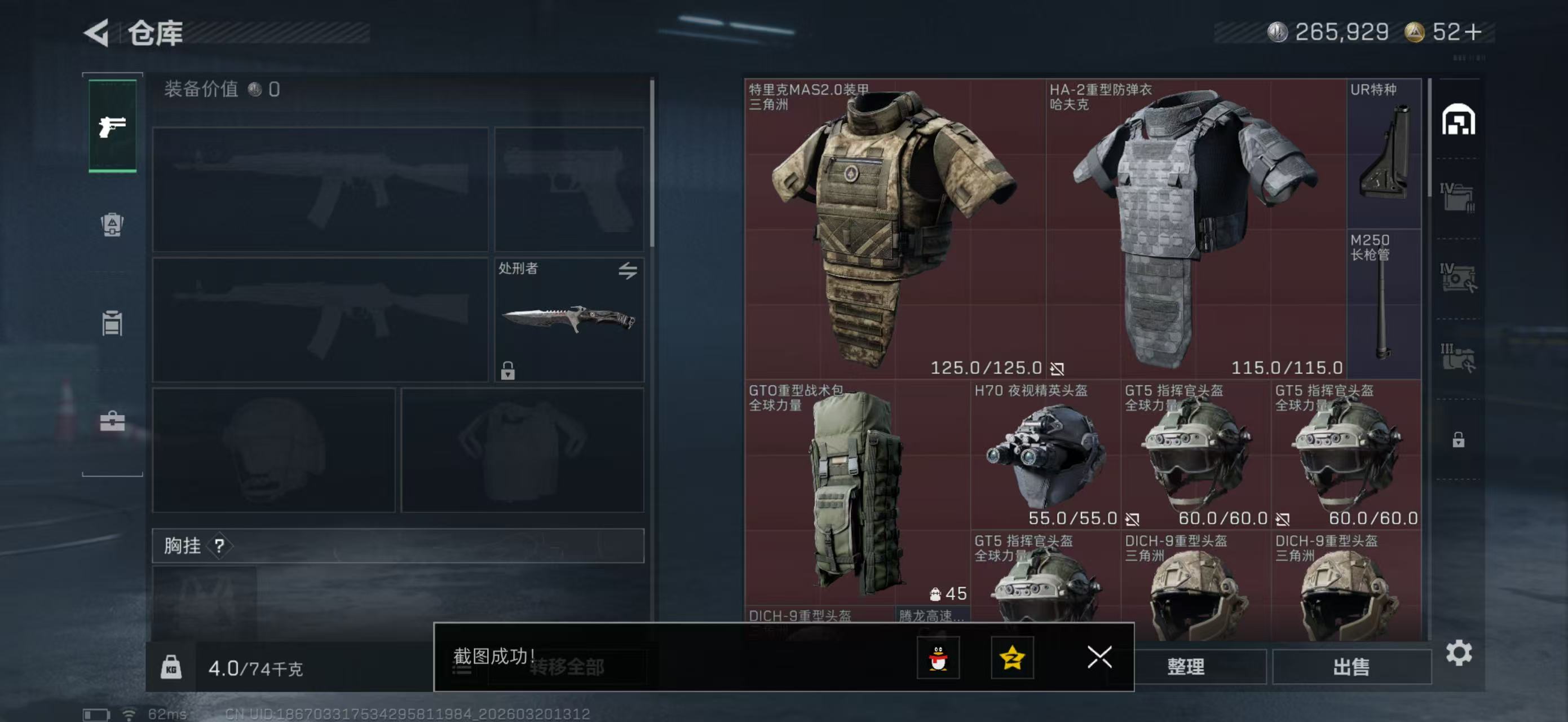
Task: Pick the GTO重型战术包 backpack
Action: click(856, 492)
